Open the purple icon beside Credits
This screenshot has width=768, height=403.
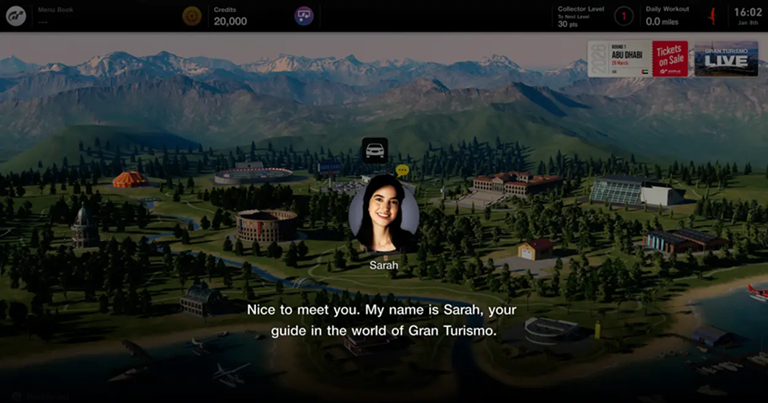coord(304,15)
